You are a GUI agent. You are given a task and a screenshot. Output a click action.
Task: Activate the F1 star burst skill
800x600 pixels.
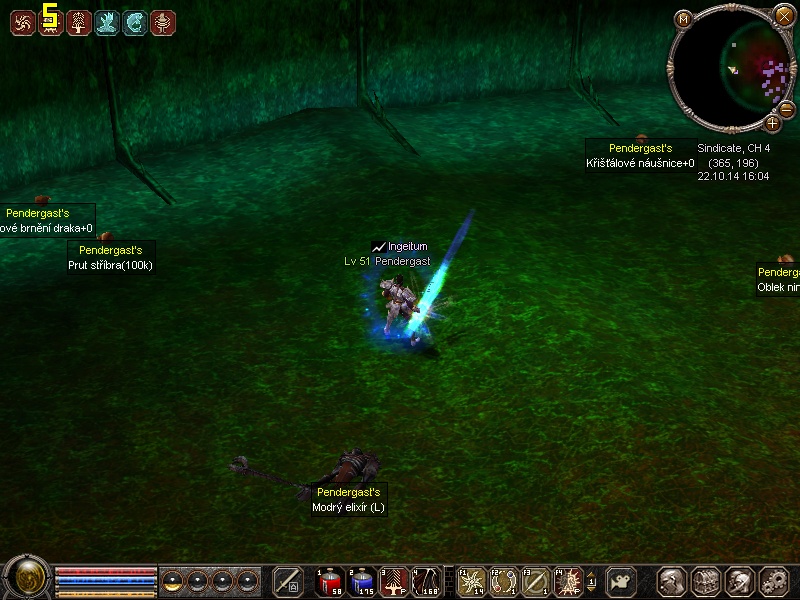(x=473, y=581)
